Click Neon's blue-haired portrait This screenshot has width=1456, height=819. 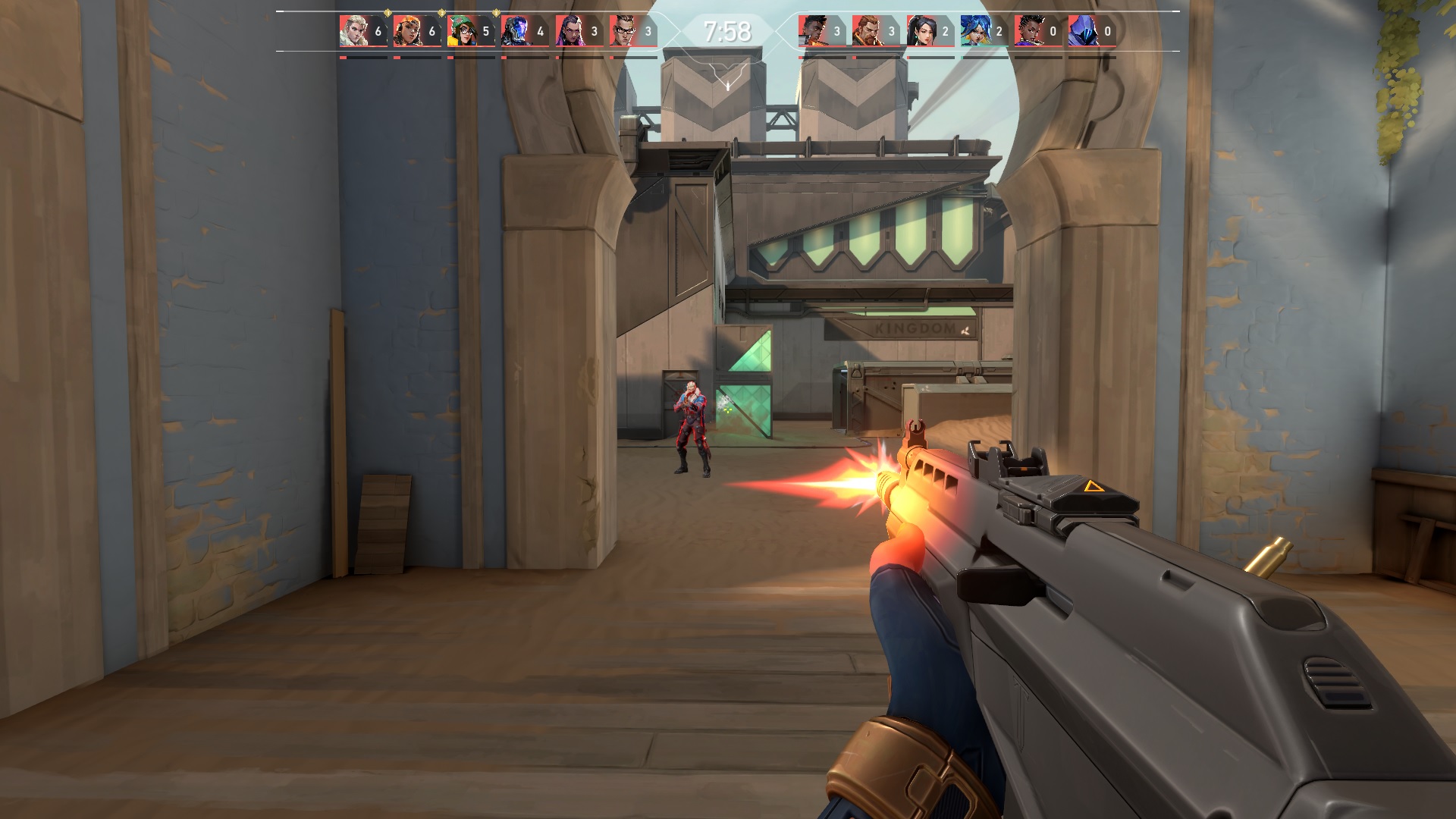[974, 31]
